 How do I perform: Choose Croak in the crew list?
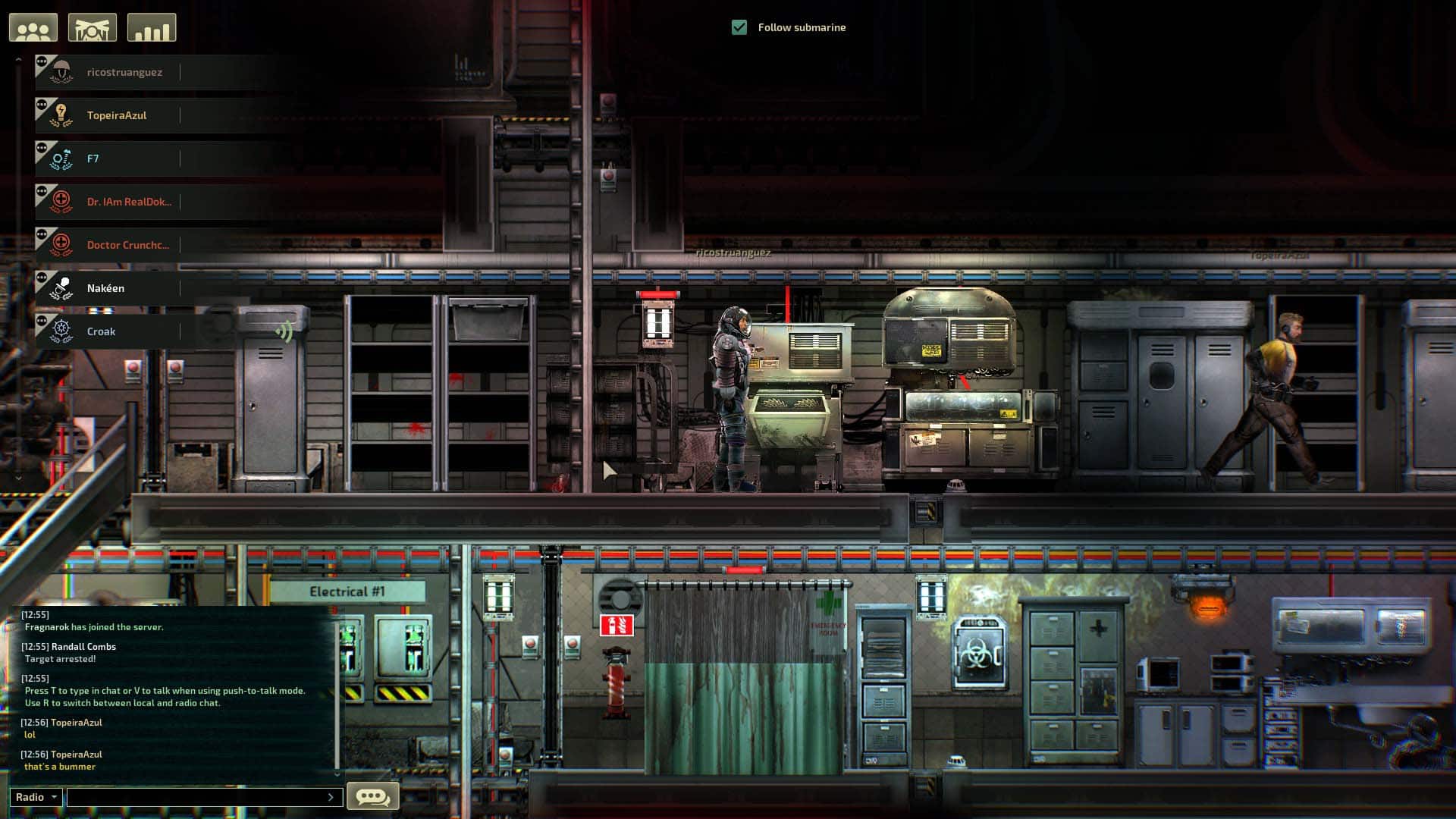tap(102, 331)
